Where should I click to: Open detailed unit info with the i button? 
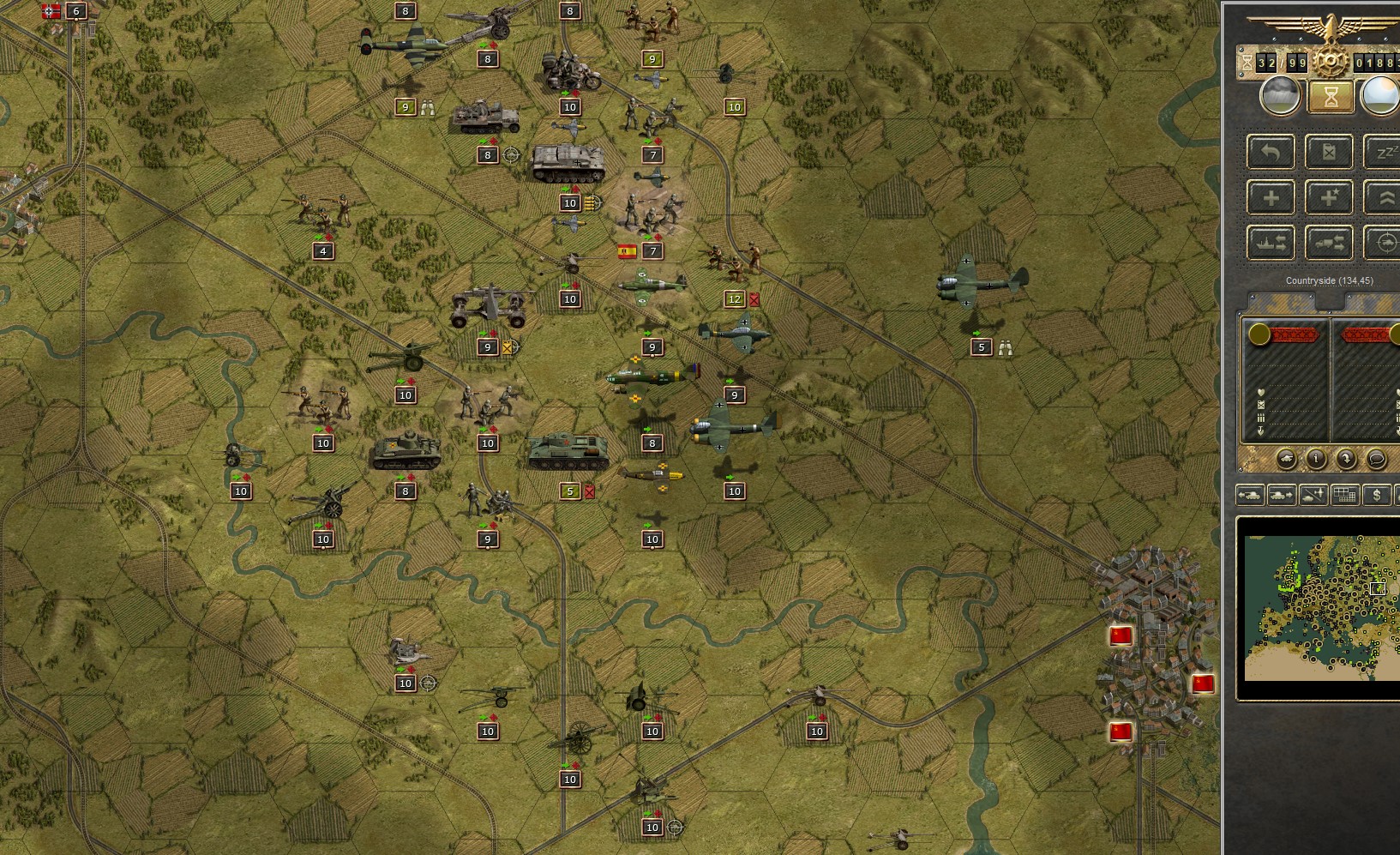click(1316, 459)
